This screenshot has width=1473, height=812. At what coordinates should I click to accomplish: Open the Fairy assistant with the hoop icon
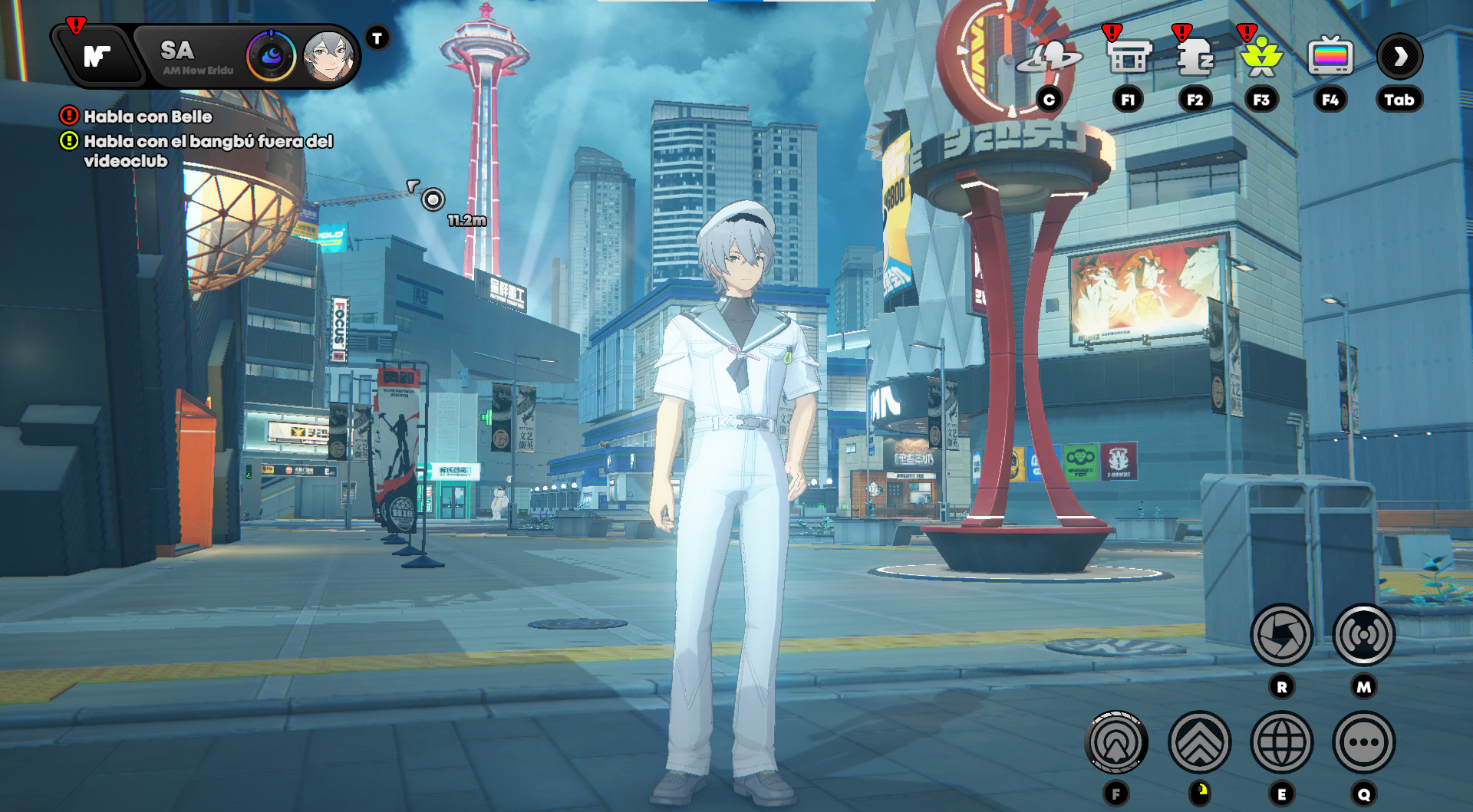pos(1051,57)
